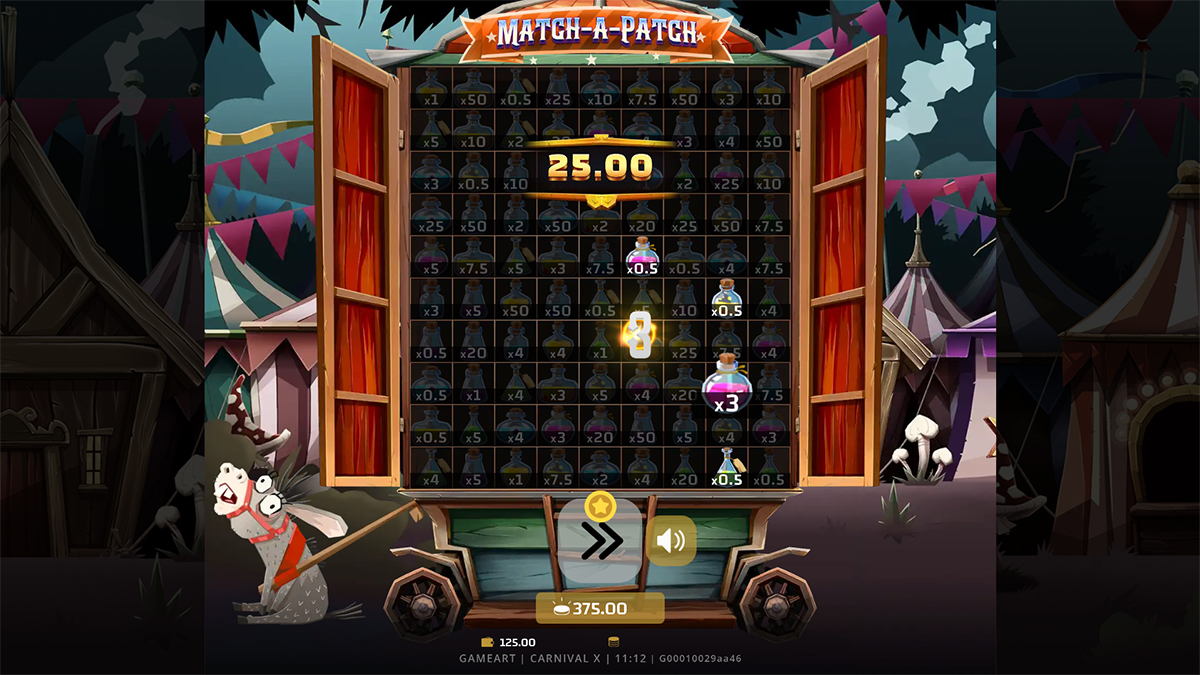Click the gold star icon
1200x675 pixels.
[x=600, y=505]
